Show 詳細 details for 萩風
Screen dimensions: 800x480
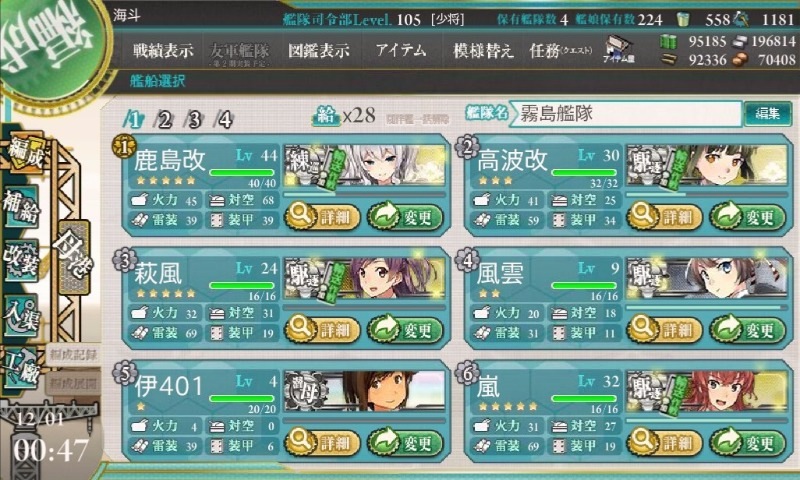tap(316, 328)
